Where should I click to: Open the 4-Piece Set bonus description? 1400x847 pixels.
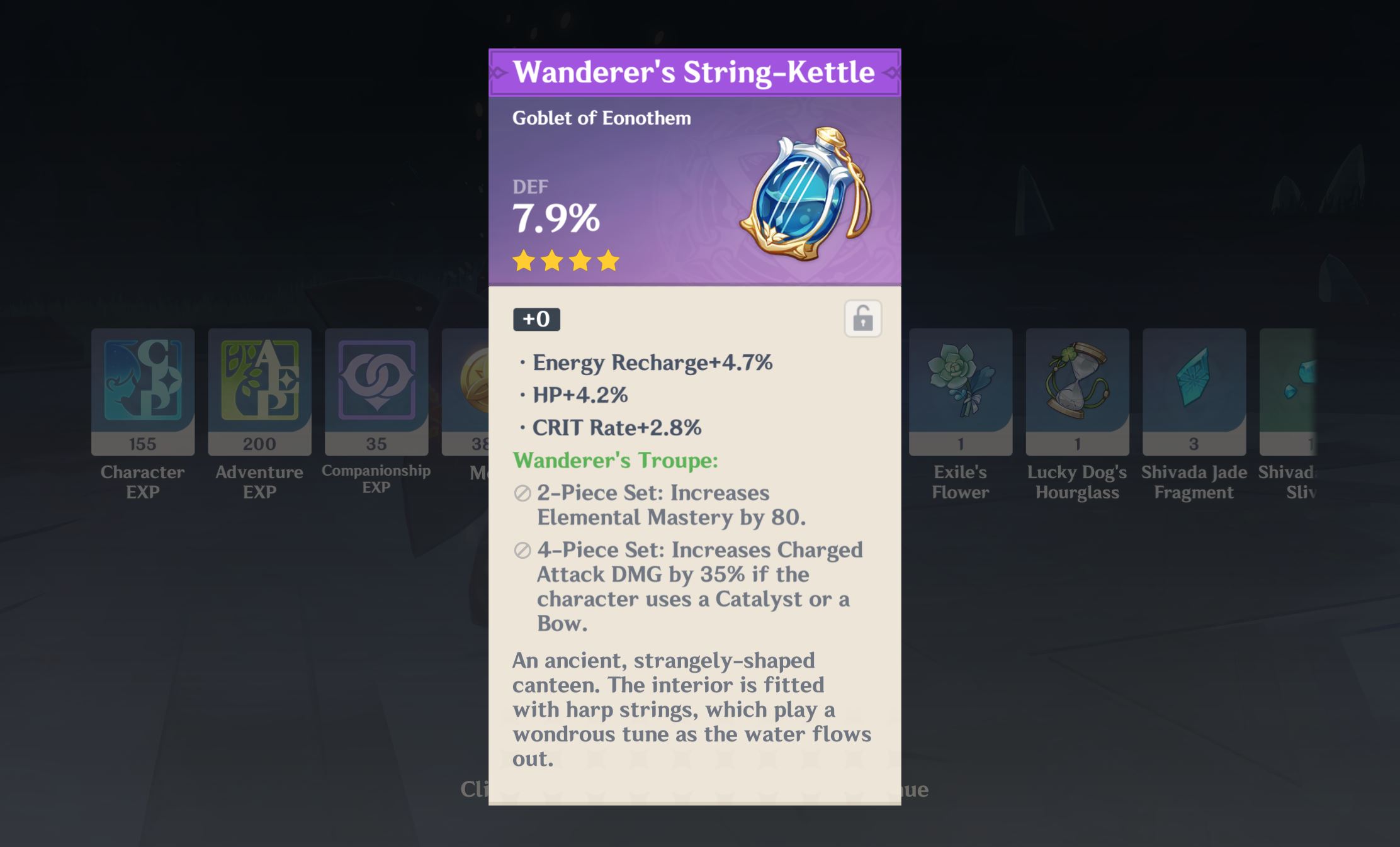pyautogui.click(x=692, y=586)
